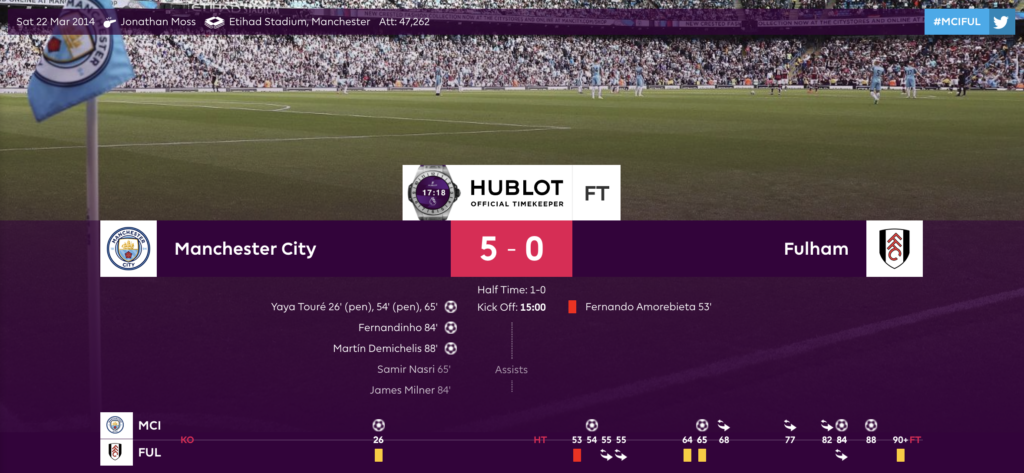
Task: View Fernando Amorebieta's red card entry
Action: (648, 307)
